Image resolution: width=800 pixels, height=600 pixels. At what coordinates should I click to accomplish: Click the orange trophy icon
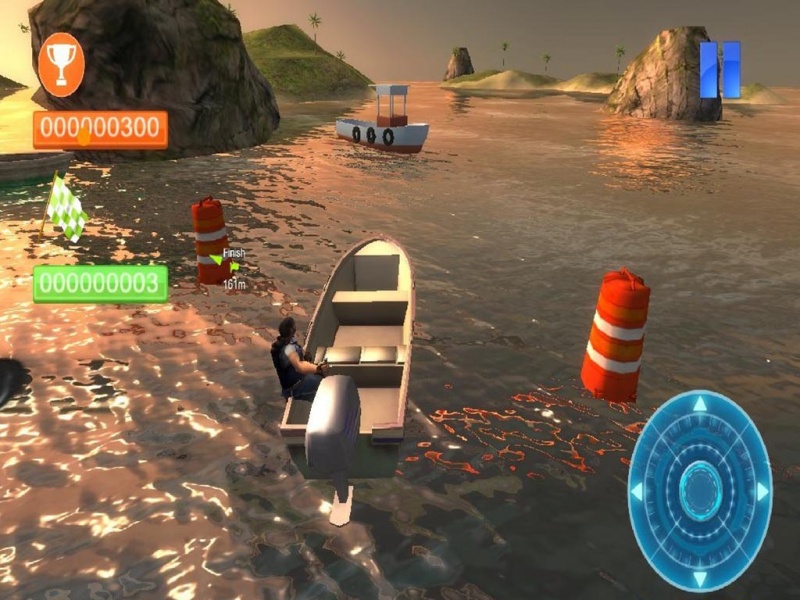pyautogui.click(x=61, y=64)
